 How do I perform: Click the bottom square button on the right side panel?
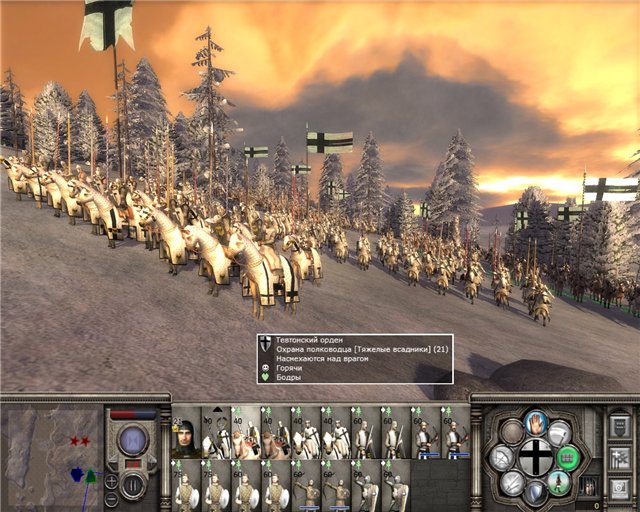[618, 487]
